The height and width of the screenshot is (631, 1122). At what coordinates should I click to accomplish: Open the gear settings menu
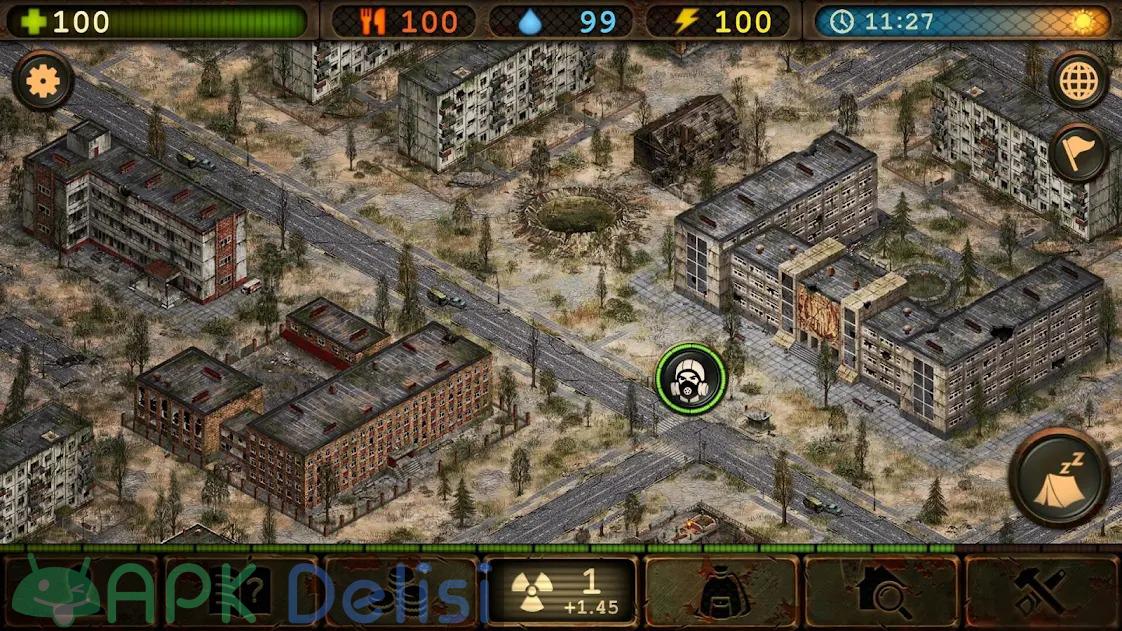click(43, 81)
